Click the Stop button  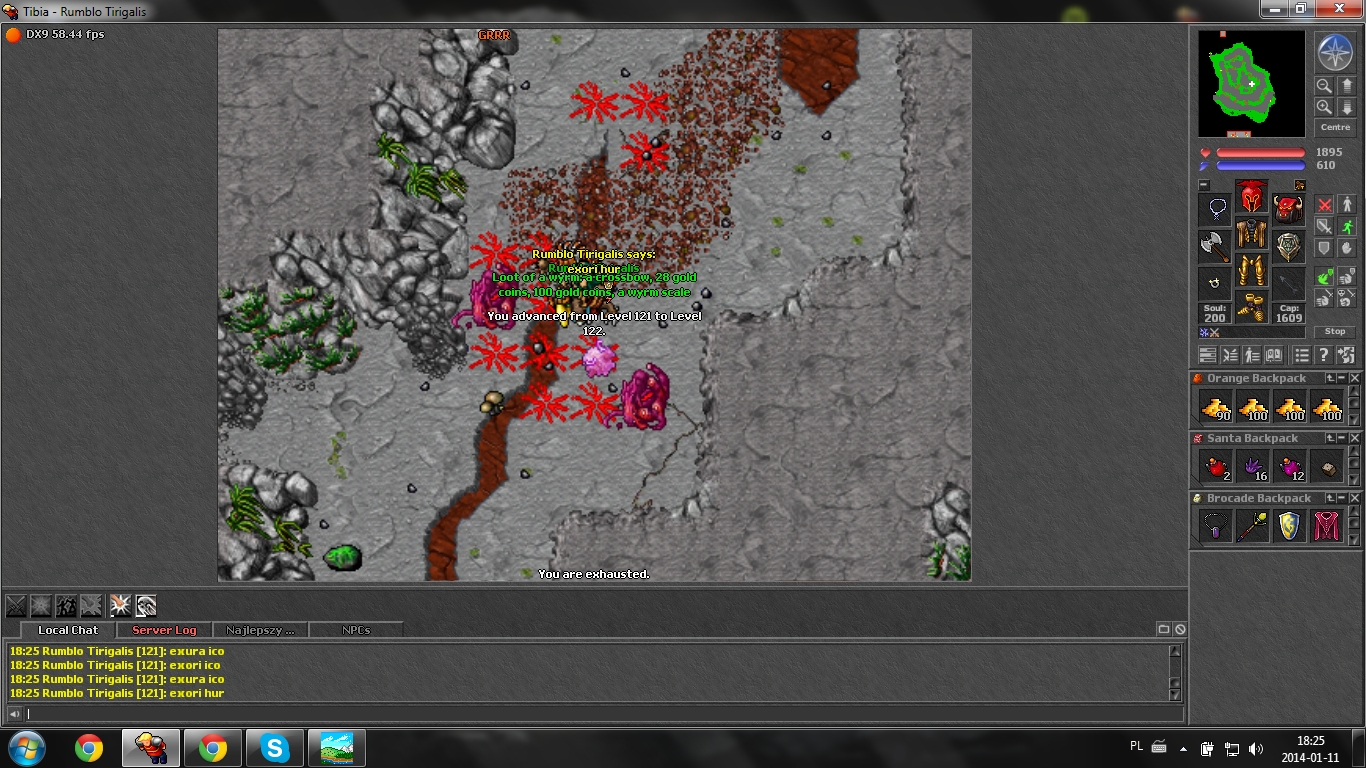pos(1335,332)
